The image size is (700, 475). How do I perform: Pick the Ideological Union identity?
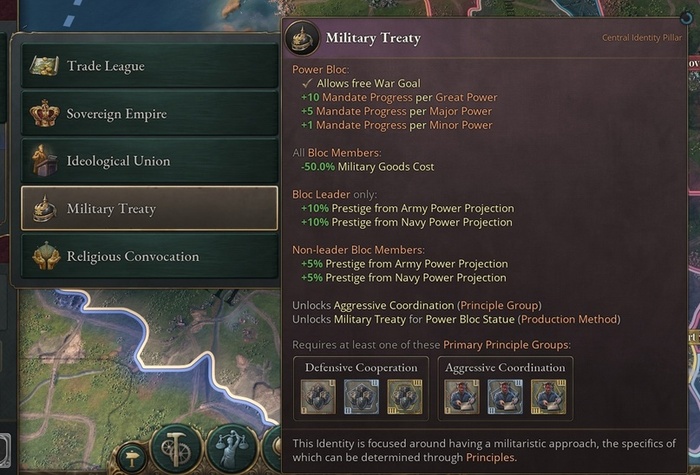coord(149,161)
